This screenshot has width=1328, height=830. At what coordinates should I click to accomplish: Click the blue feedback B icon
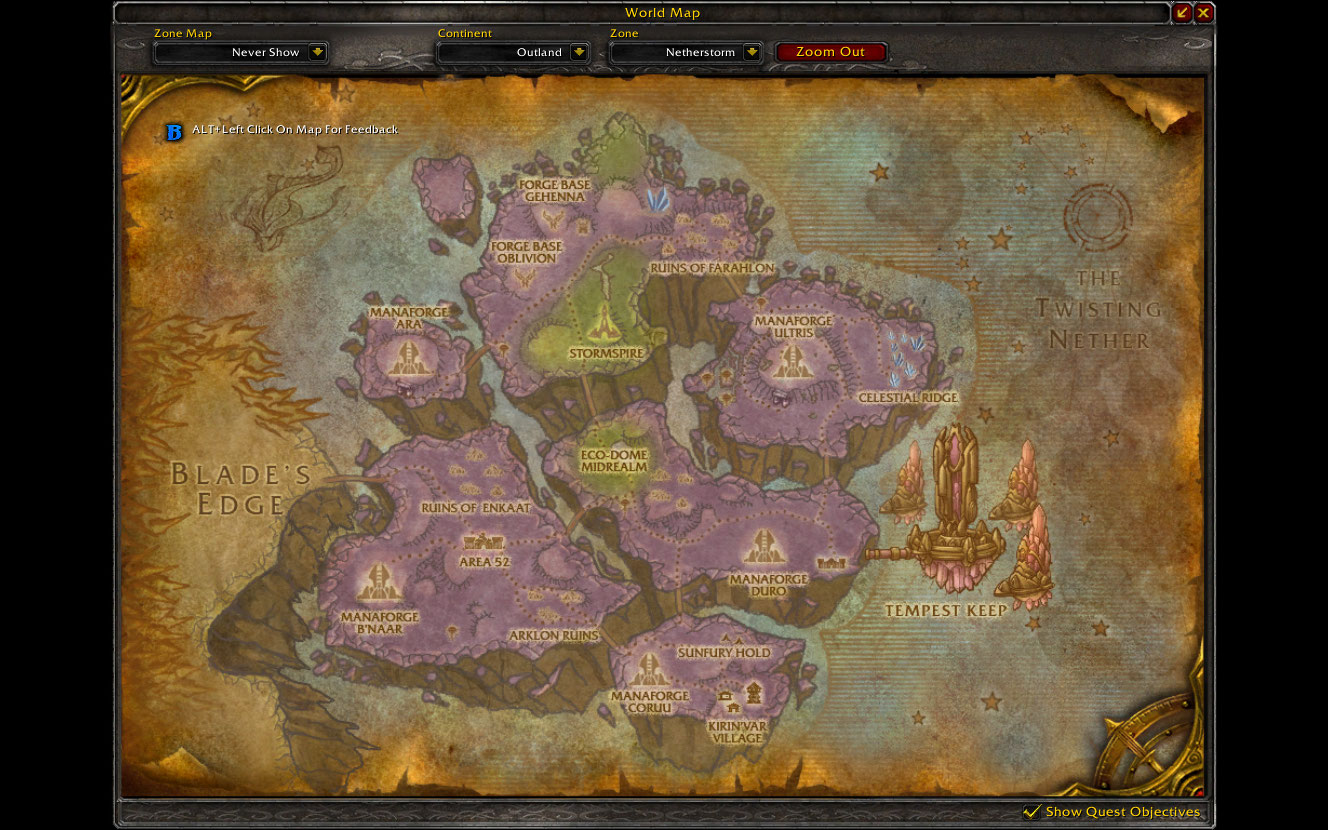(174, 131)
